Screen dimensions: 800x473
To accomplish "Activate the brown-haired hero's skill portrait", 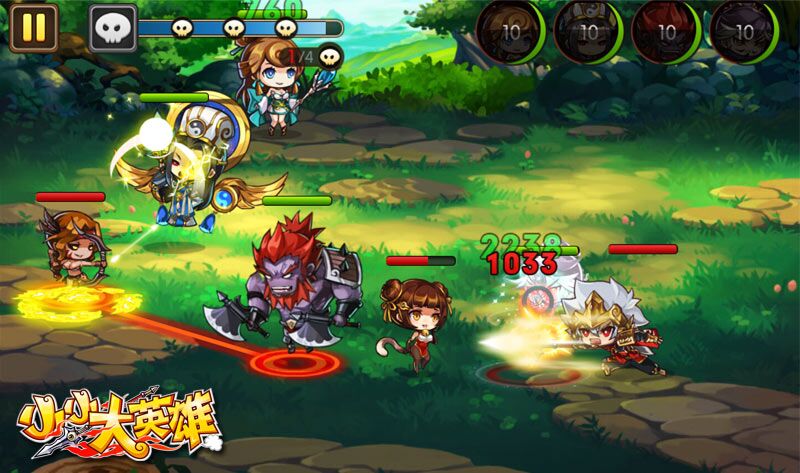I will point(510,31).
